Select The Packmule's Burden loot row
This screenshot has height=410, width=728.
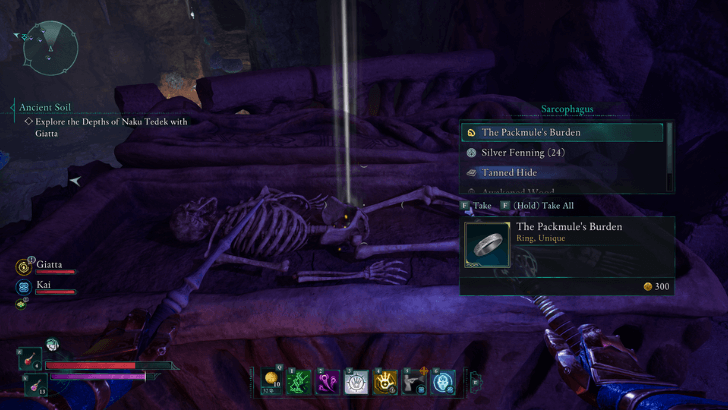coord(561,132)
